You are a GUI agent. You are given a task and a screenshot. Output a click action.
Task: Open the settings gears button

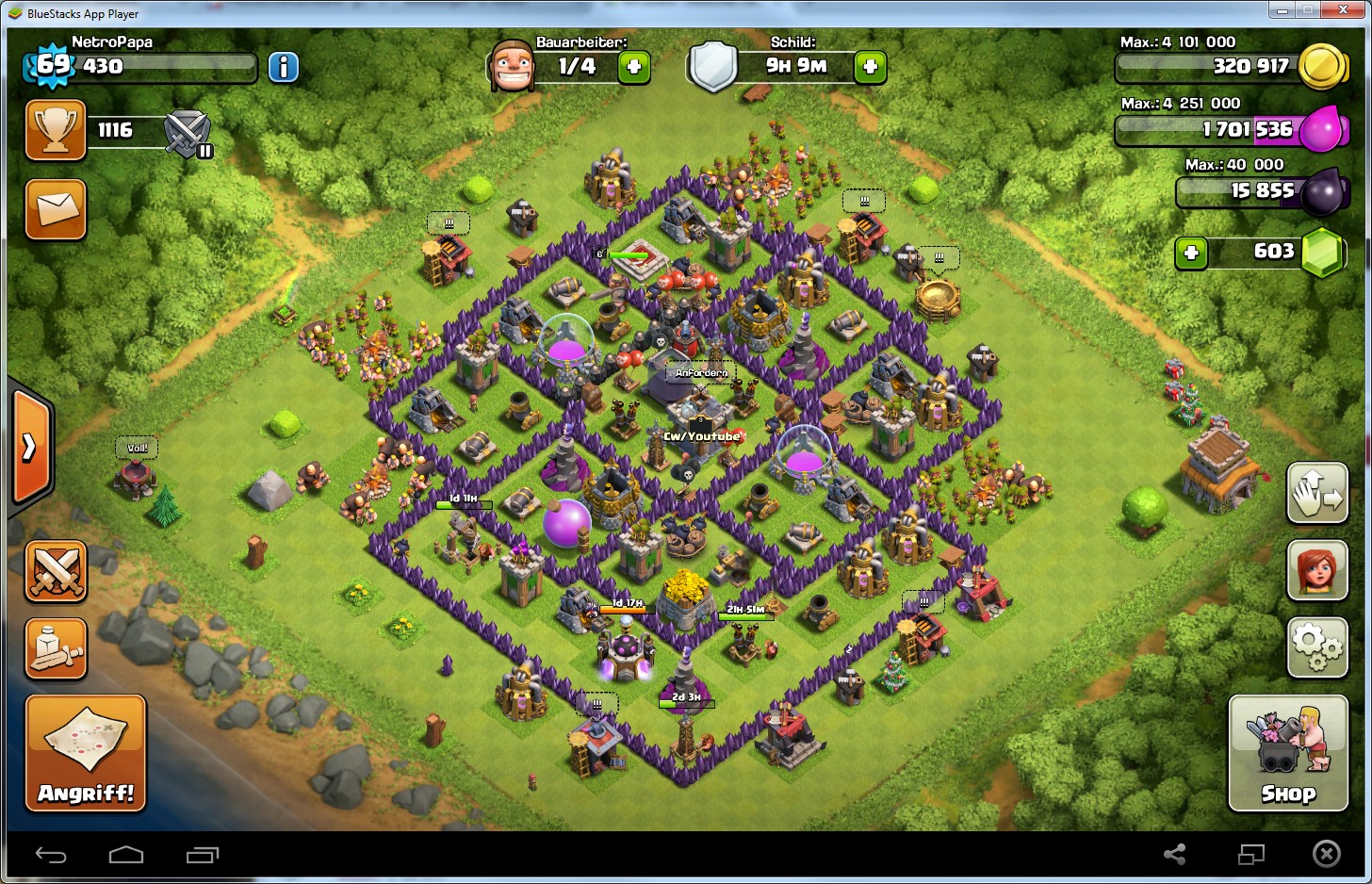pyautogui.click(x=1317, y=647)
